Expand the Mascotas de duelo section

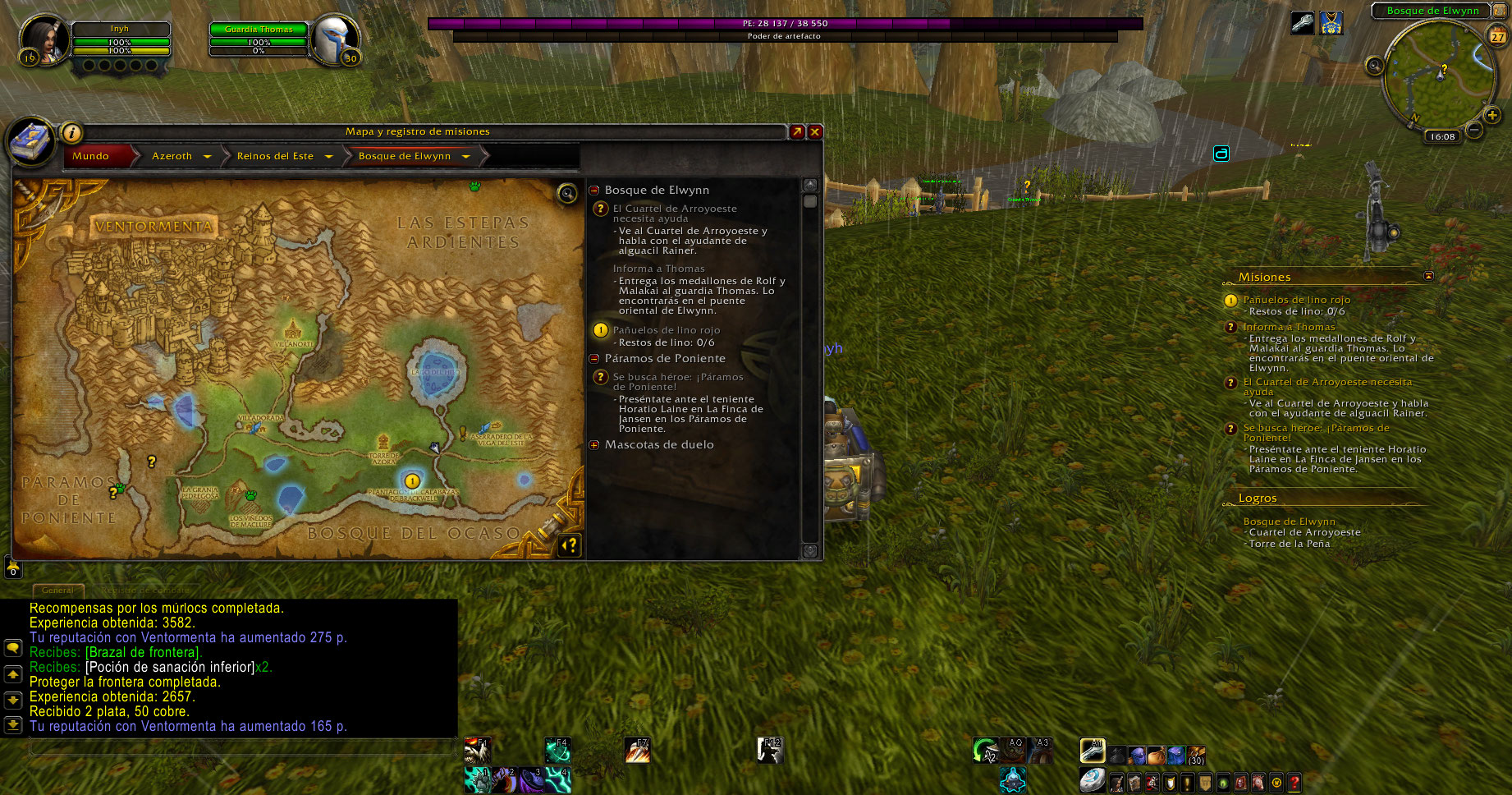tap(594, 445)
